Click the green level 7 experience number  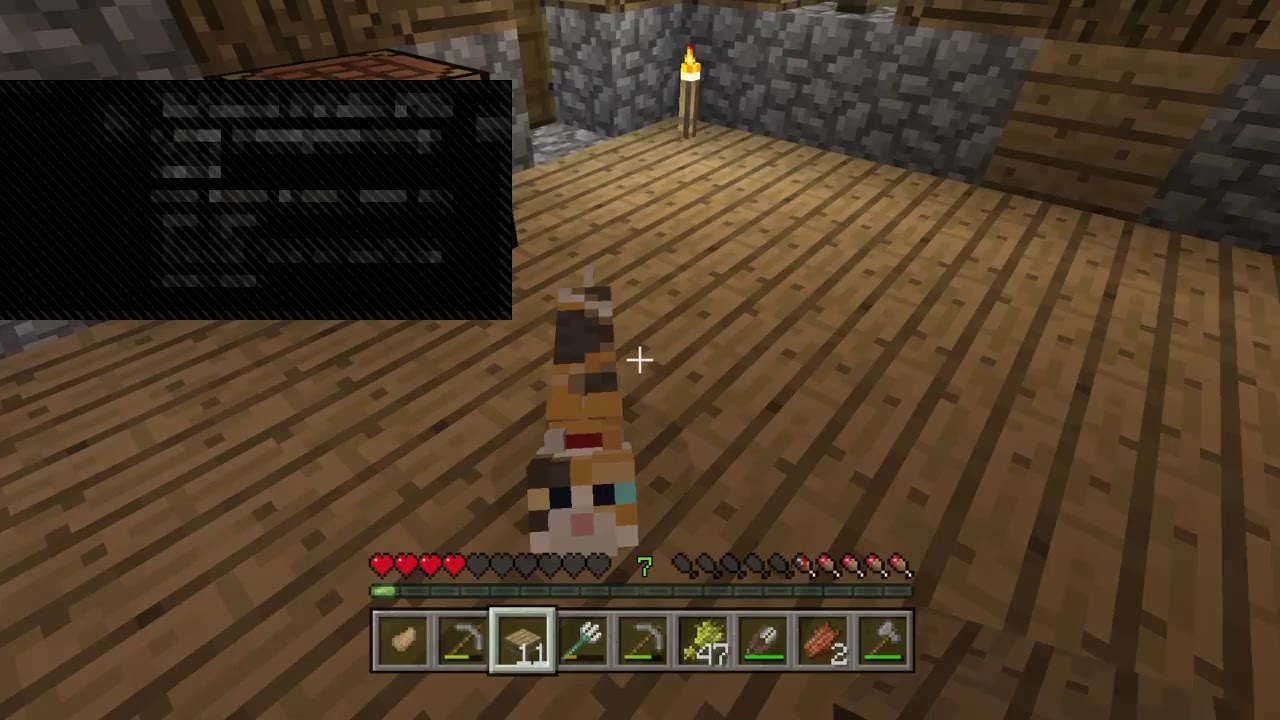click(644, 567)
